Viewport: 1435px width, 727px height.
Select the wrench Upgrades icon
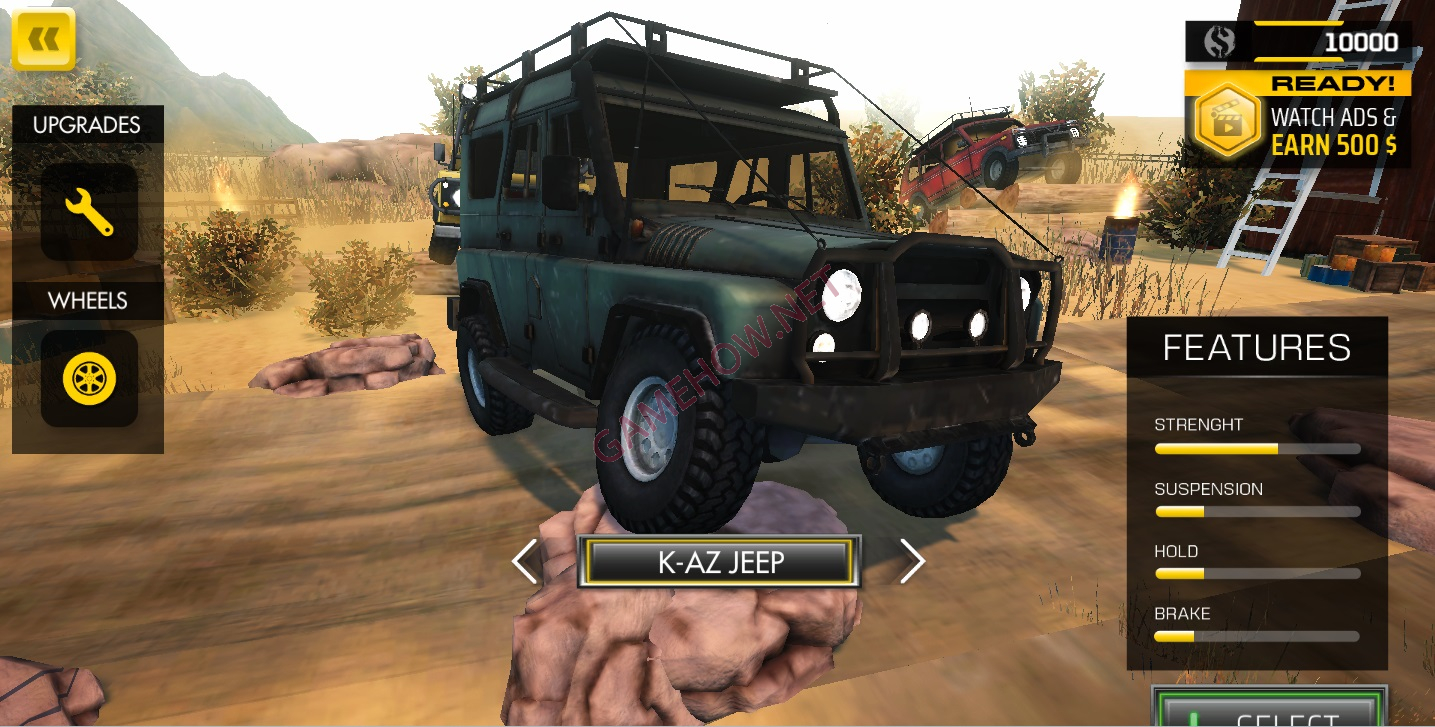coord(88,210)
